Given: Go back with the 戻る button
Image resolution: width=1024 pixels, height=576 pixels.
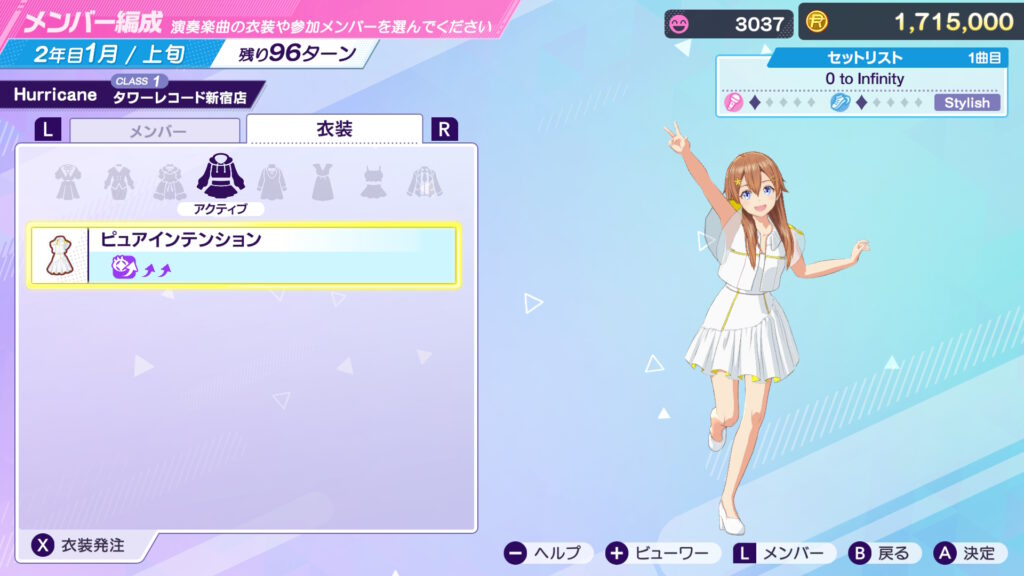Looking at the screenshot, I should click(881, 553).
